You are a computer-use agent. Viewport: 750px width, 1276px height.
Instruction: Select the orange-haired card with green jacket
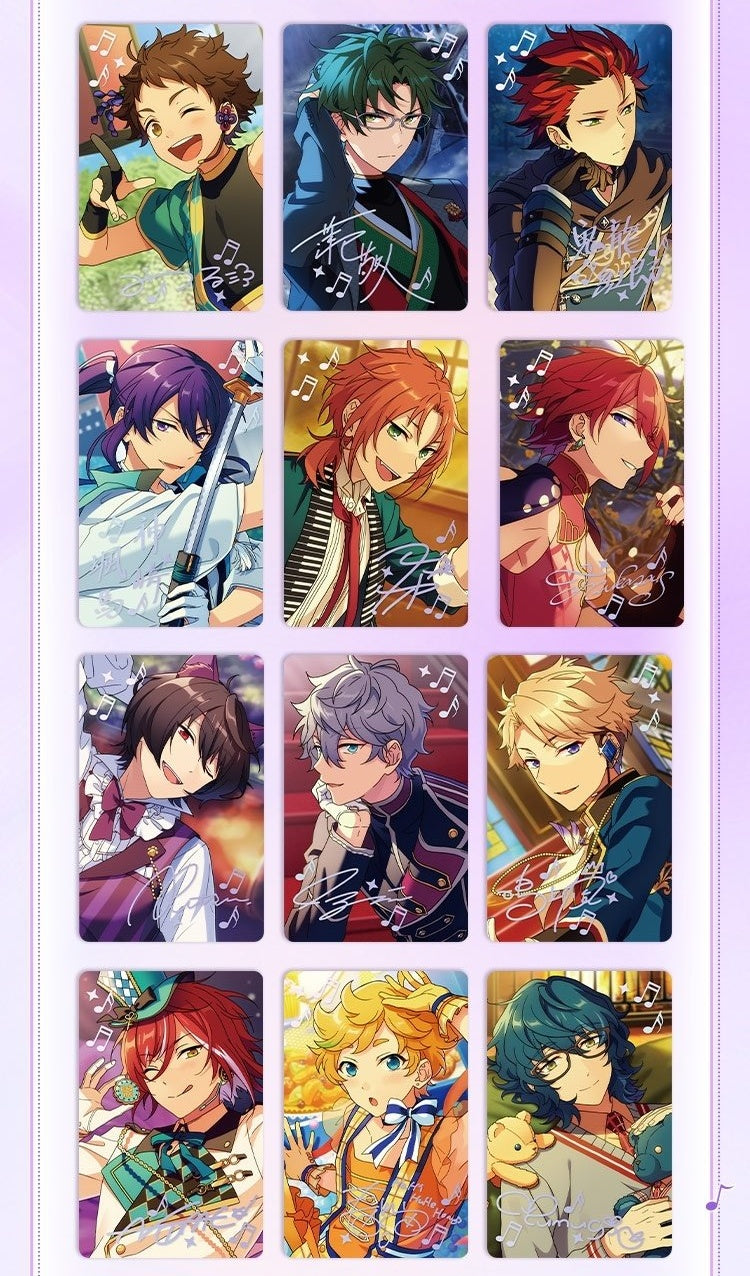pyautogui.click(x=375, y=483)
